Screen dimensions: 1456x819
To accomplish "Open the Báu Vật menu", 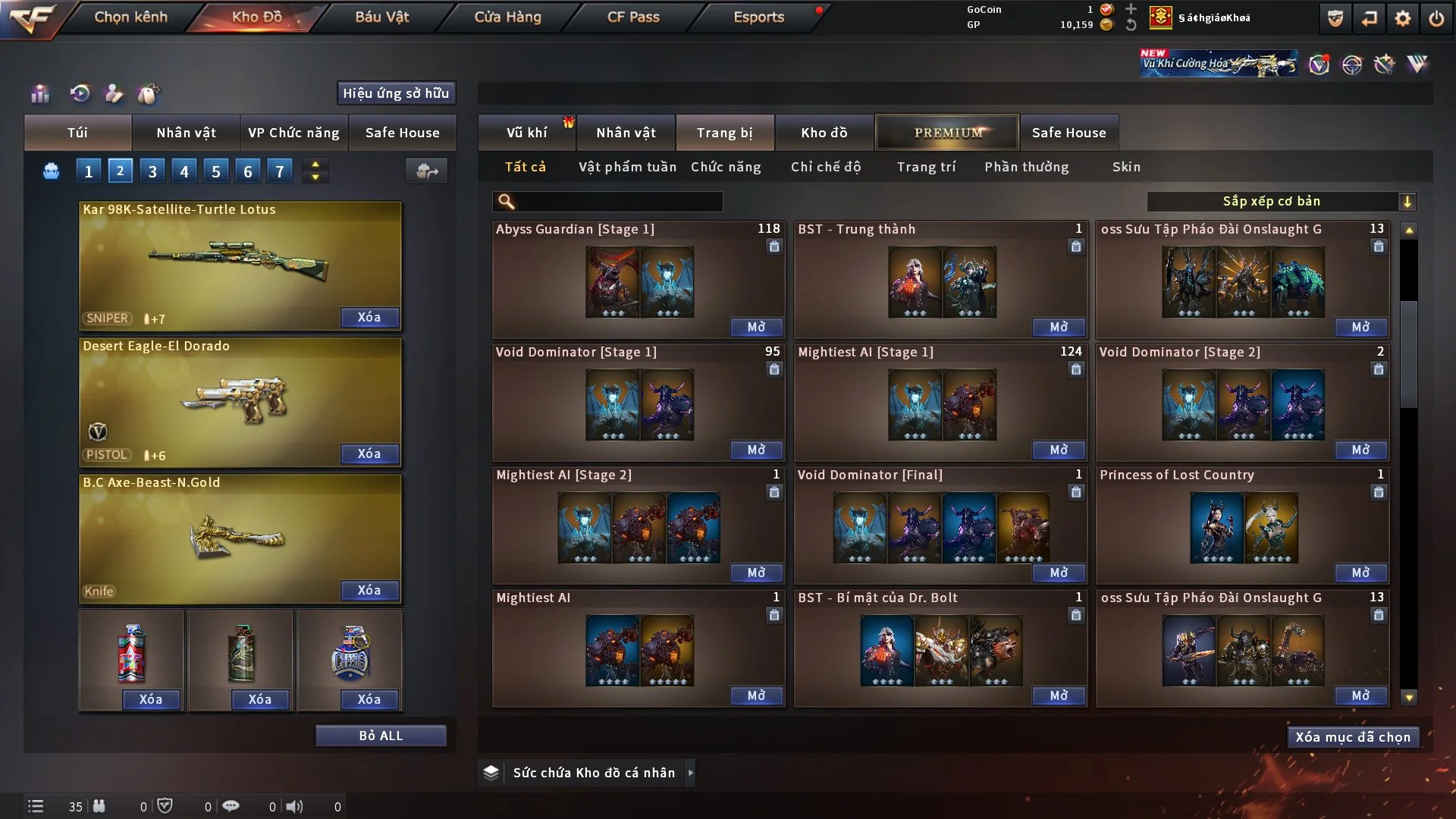I will 382,17.
